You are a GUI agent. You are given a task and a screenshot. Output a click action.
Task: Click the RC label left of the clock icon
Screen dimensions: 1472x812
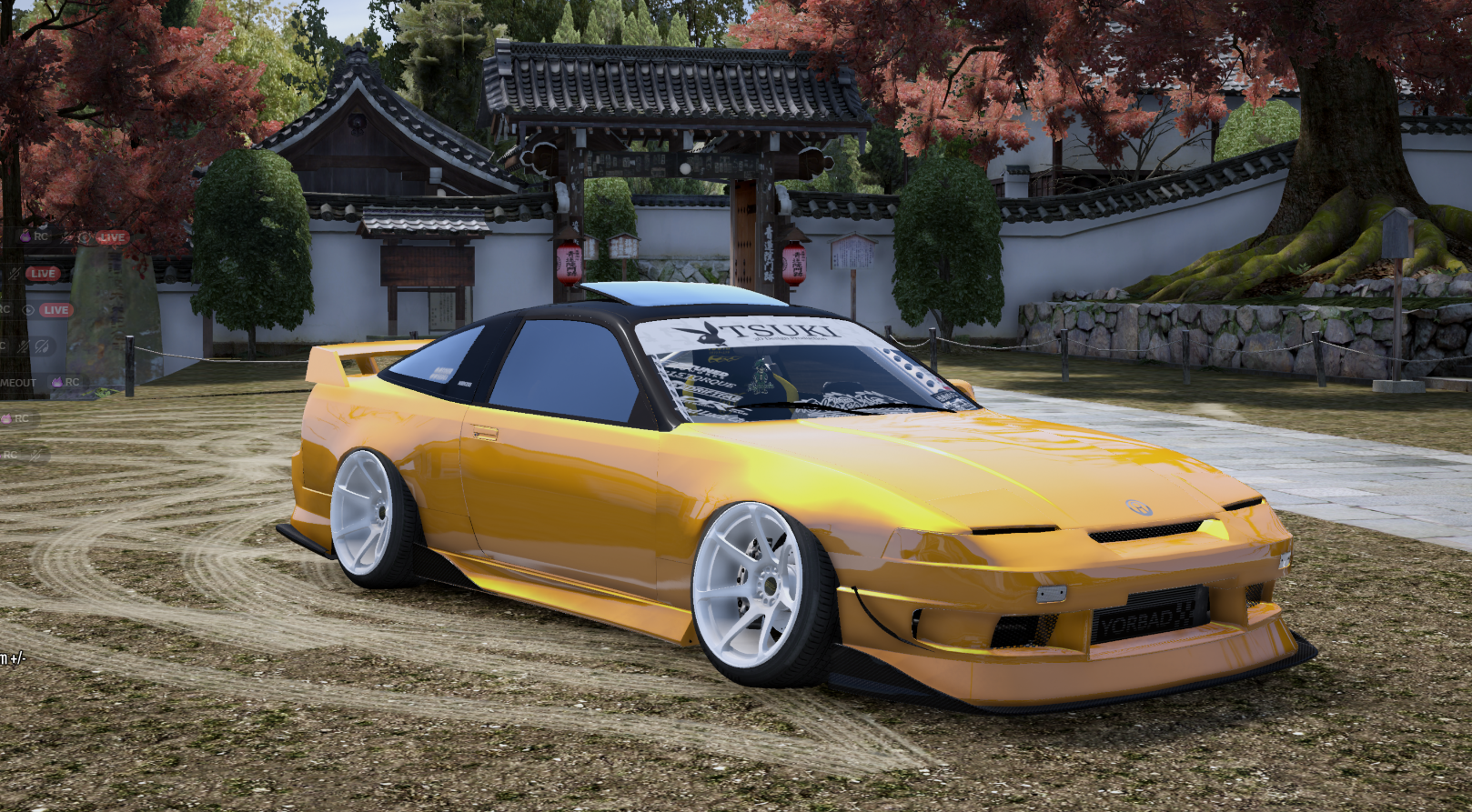[4, 308]
